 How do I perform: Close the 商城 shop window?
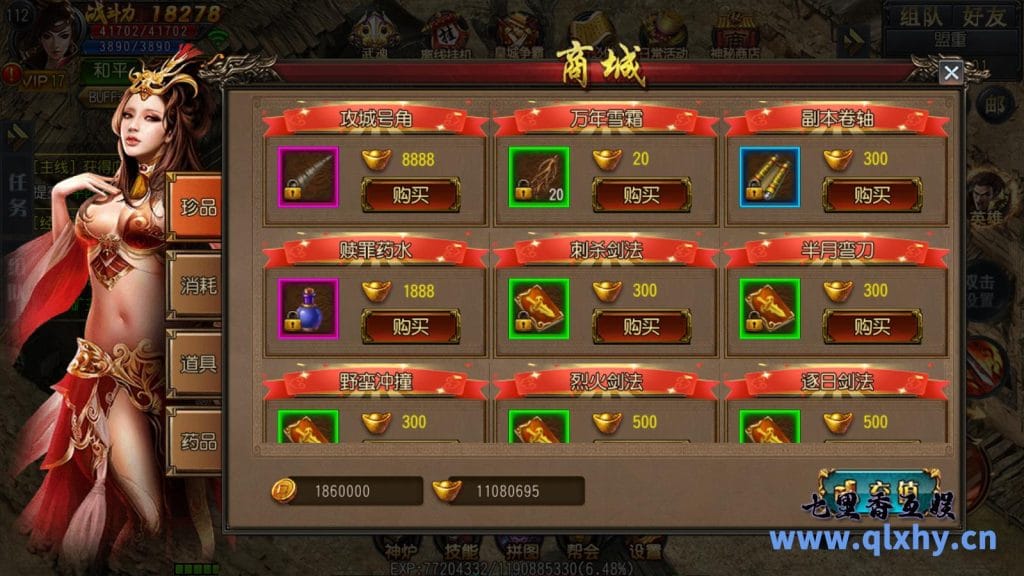coord(951,72)
